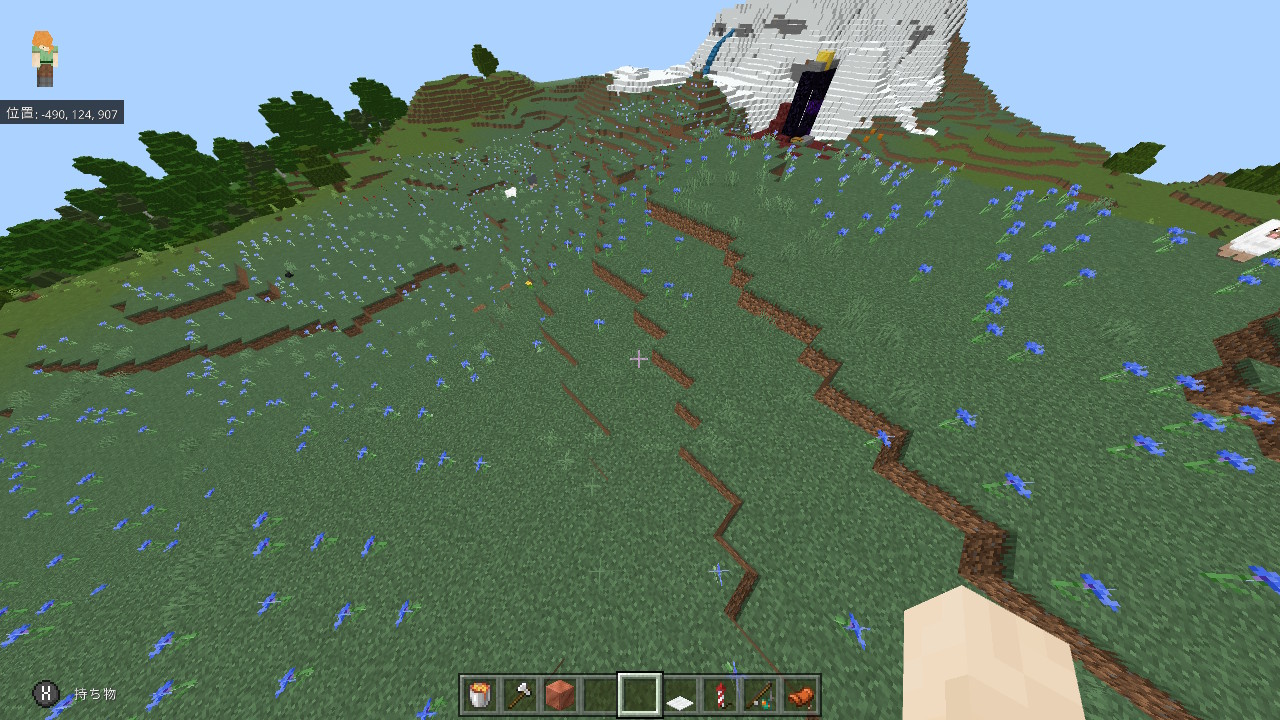Choose the fishing-rod-style item on a stick
Viewport: 1280px width, 720px height.
[x=760, y=694]
